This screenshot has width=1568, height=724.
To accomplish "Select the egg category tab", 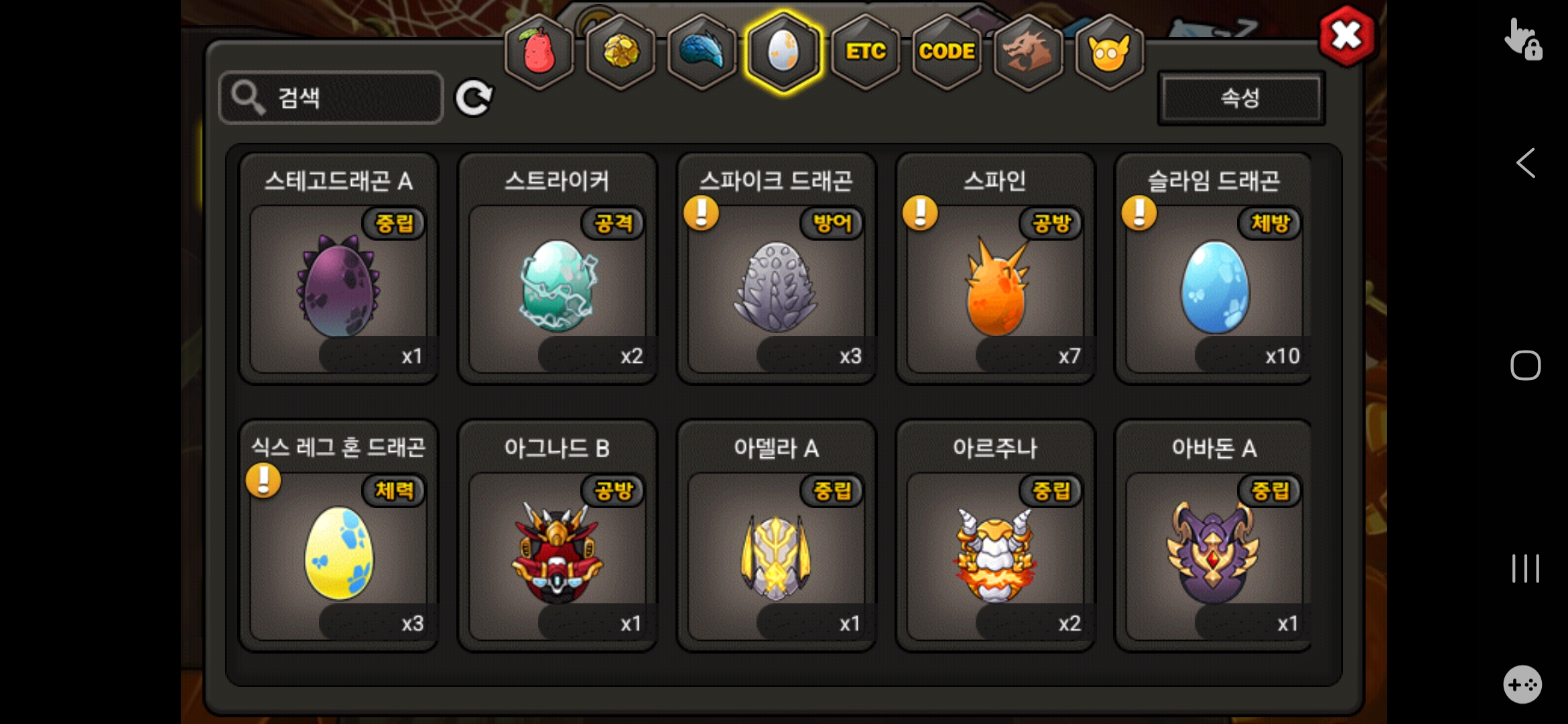I will point(783,52).
